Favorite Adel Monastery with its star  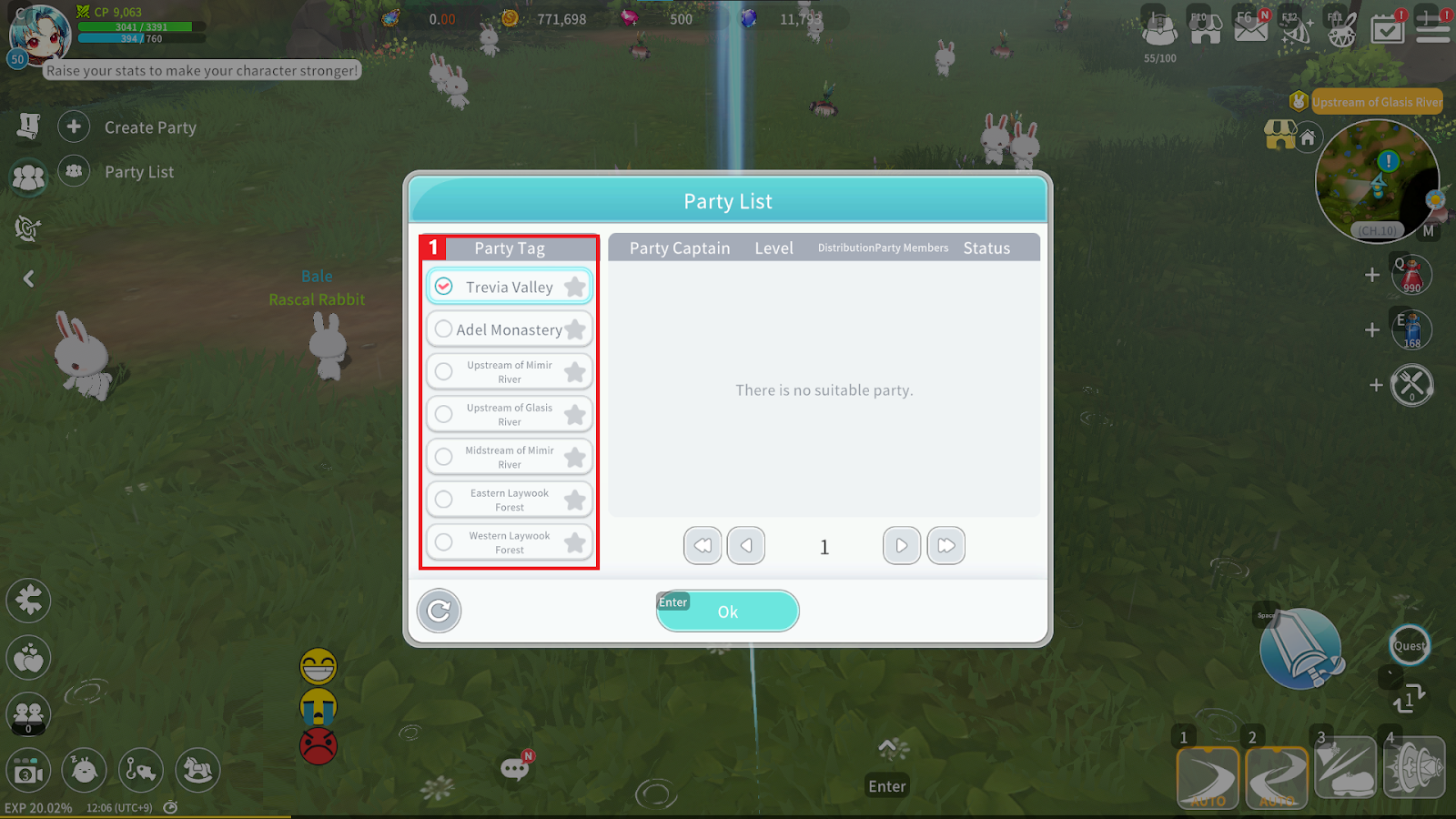tap(575, 329)
